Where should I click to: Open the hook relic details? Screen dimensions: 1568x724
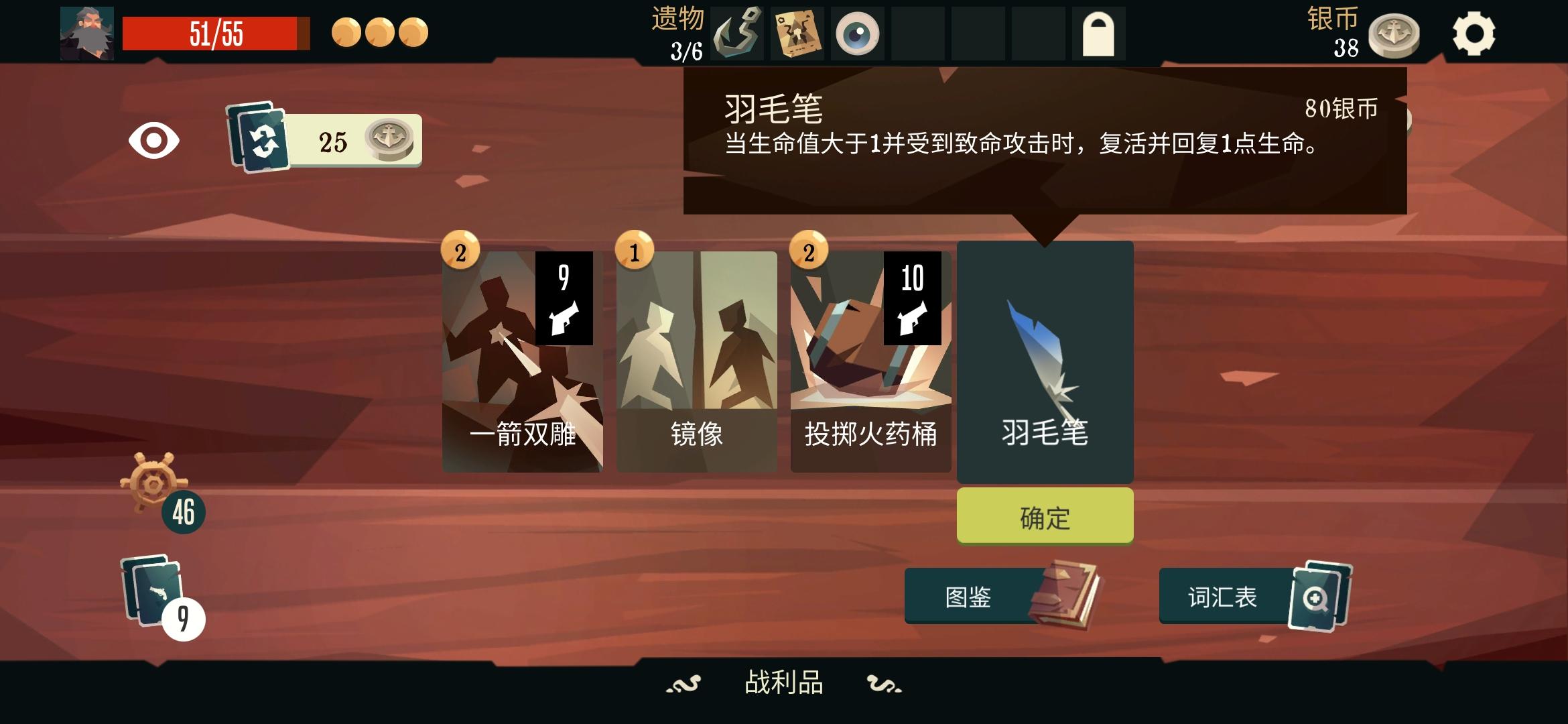pyautogui.click(x=737, y=34)
